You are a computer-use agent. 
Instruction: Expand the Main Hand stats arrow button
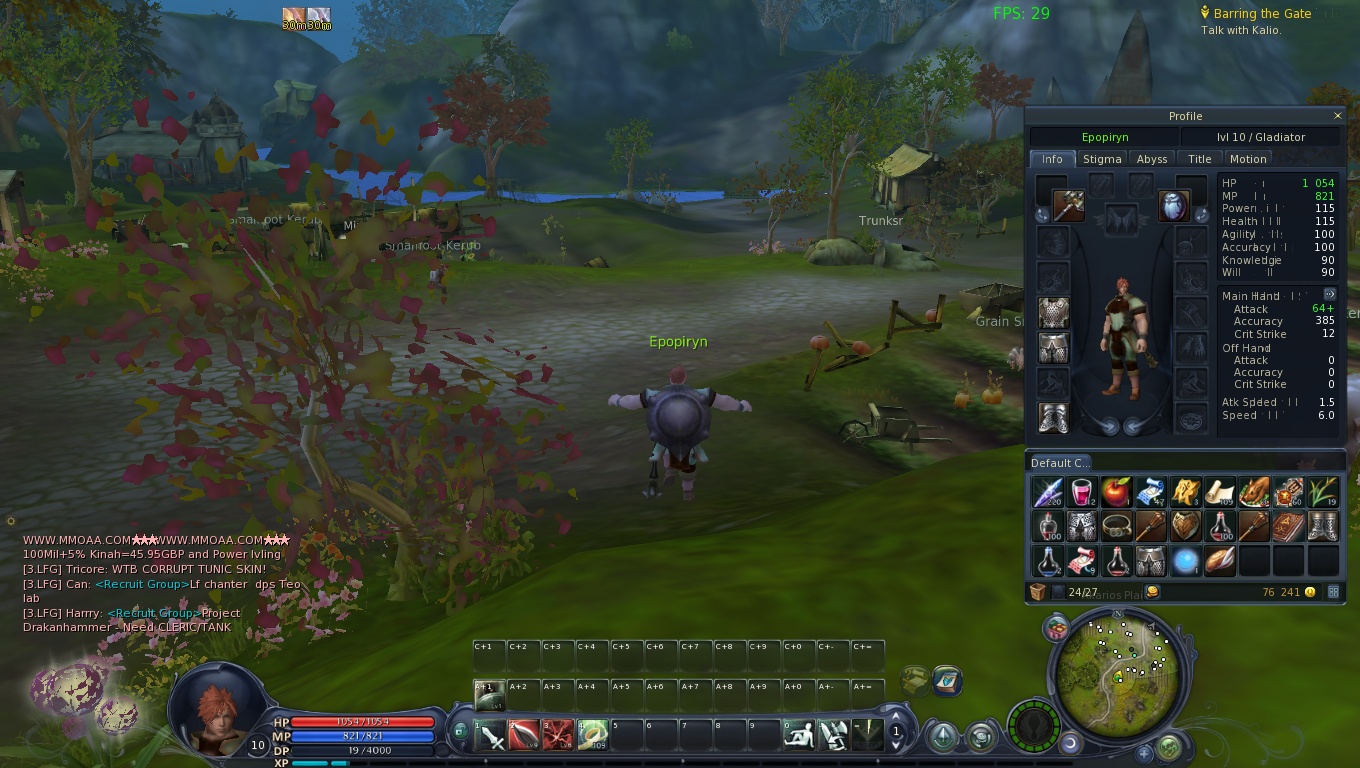pos(1329,294)
